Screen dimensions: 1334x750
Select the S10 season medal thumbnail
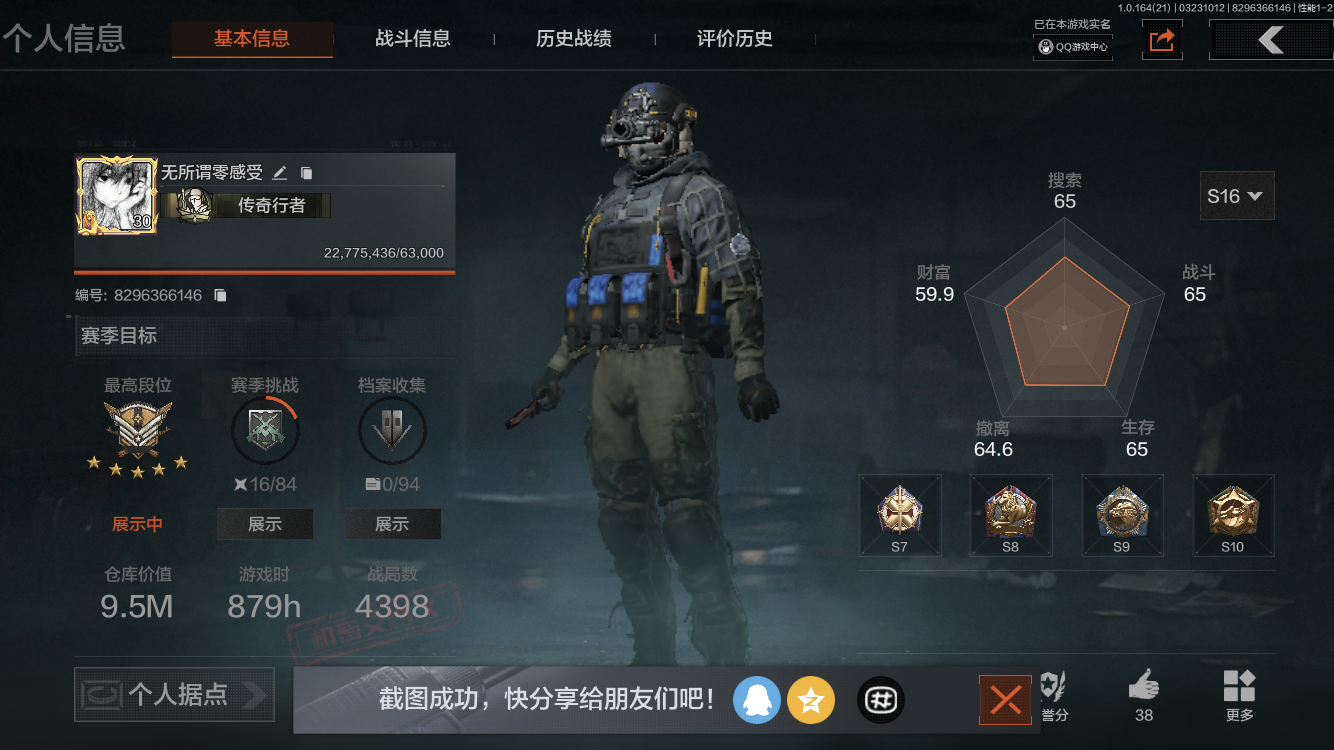(1234, 515)
